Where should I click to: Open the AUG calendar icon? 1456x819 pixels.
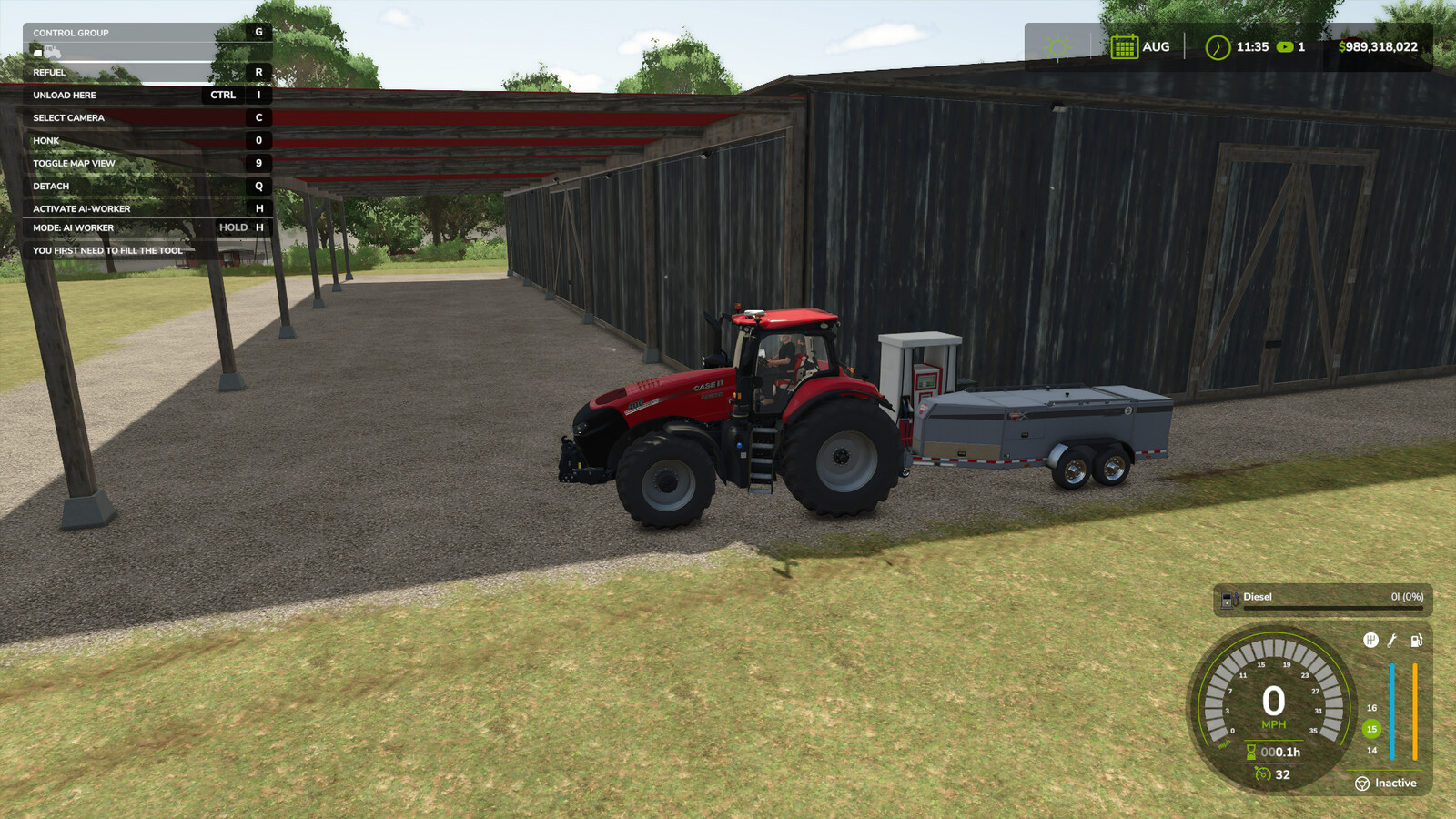click(1124, 45)
